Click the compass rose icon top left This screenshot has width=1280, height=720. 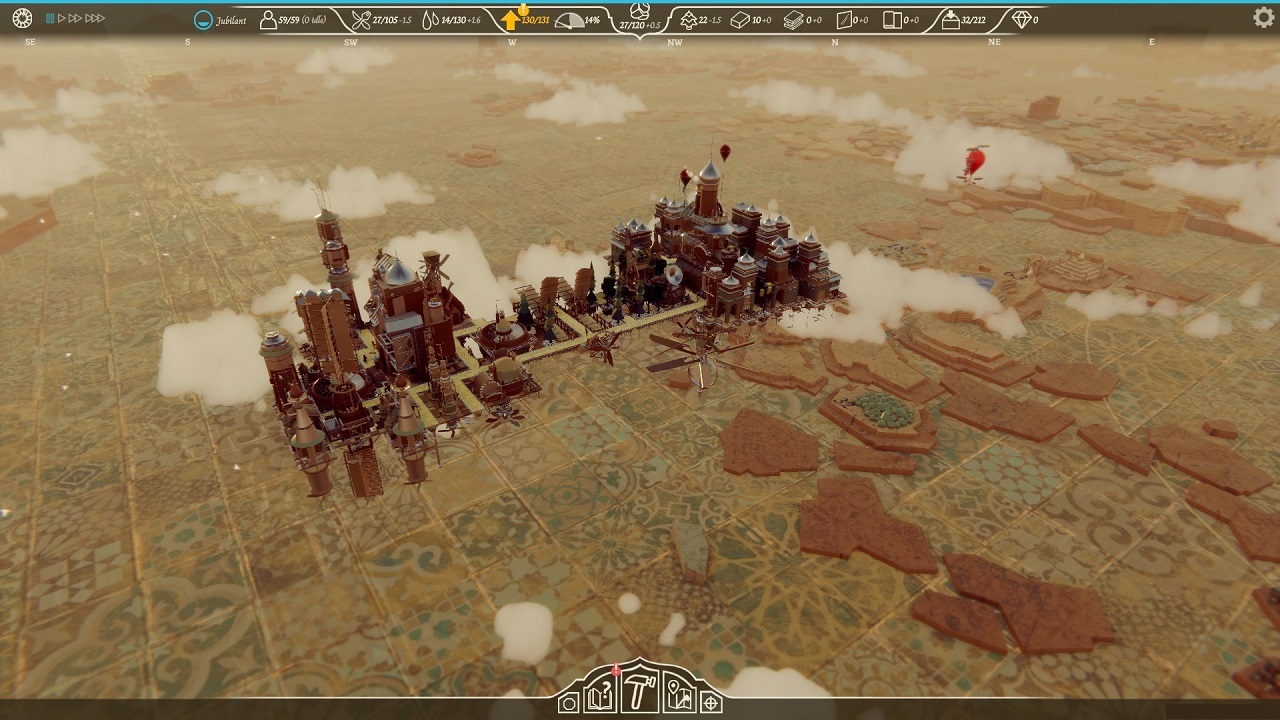pos(22,18)
